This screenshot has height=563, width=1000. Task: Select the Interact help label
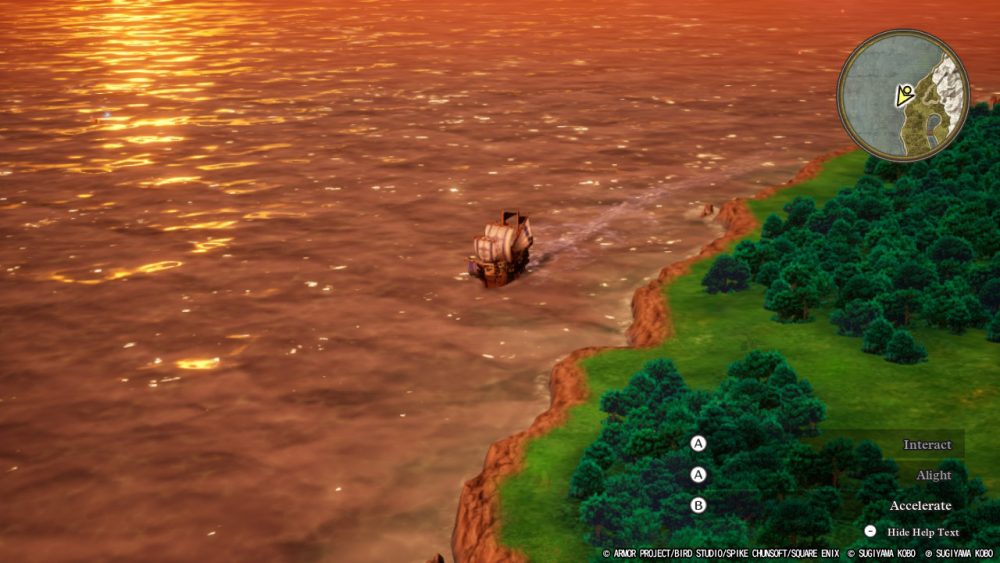tap(927, 445)
